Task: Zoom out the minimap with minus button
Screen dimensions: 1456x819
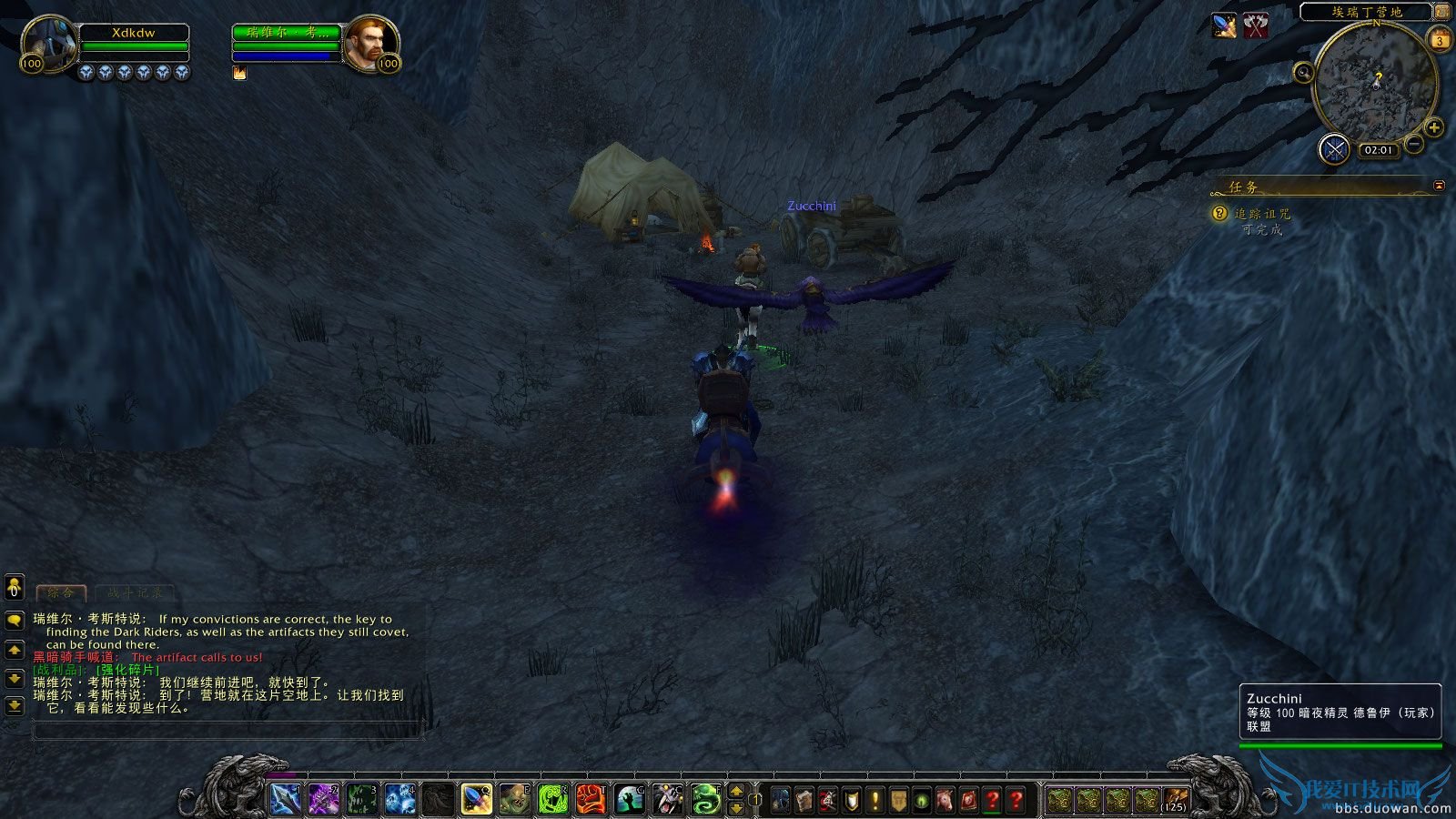Action: (1413, 143)
